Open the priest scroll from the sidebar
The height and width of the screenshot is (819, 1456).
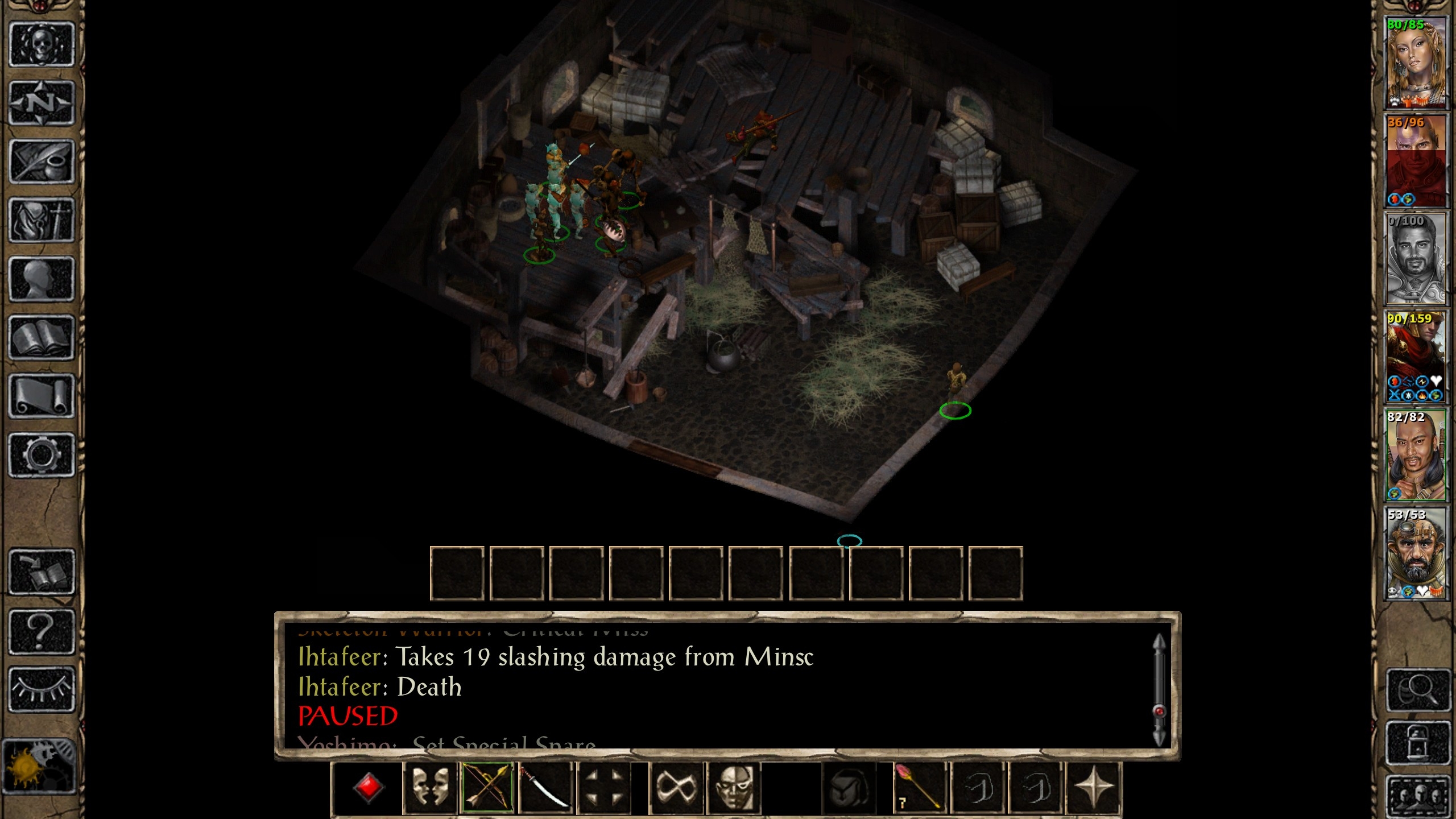(42, 396)
